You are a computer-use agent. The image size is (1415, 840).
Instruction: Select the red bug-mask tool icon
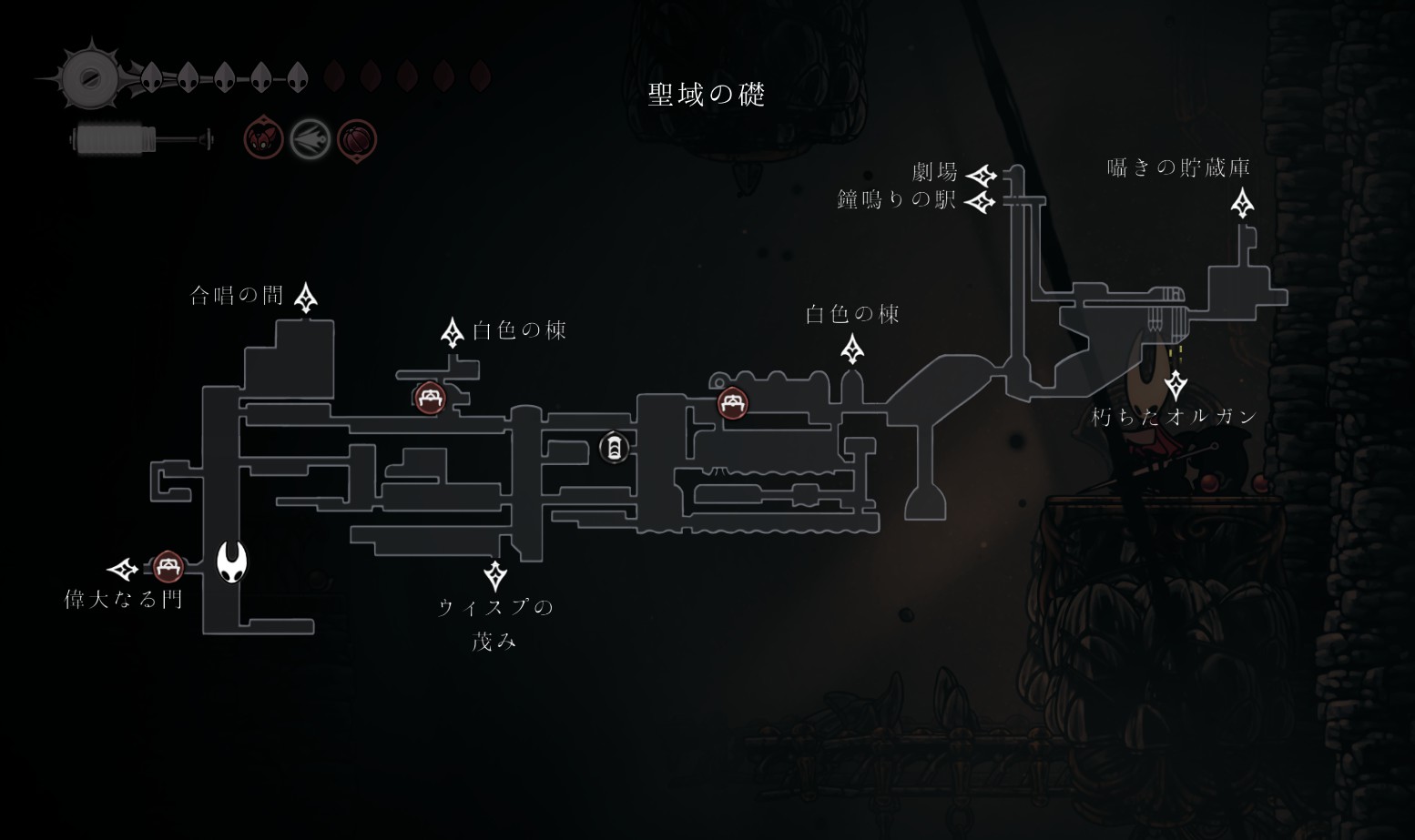tap(264, 139)
